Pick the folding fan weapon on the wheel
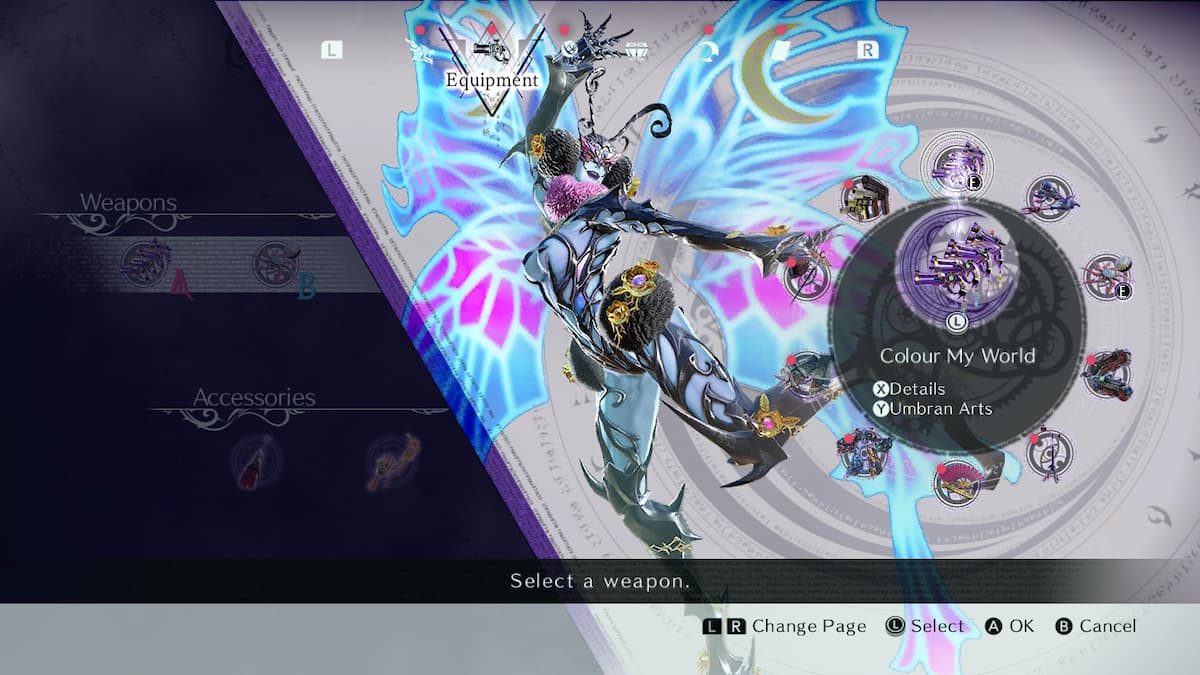This screenshot has width=1200, height=675. (x=960, y=482)
